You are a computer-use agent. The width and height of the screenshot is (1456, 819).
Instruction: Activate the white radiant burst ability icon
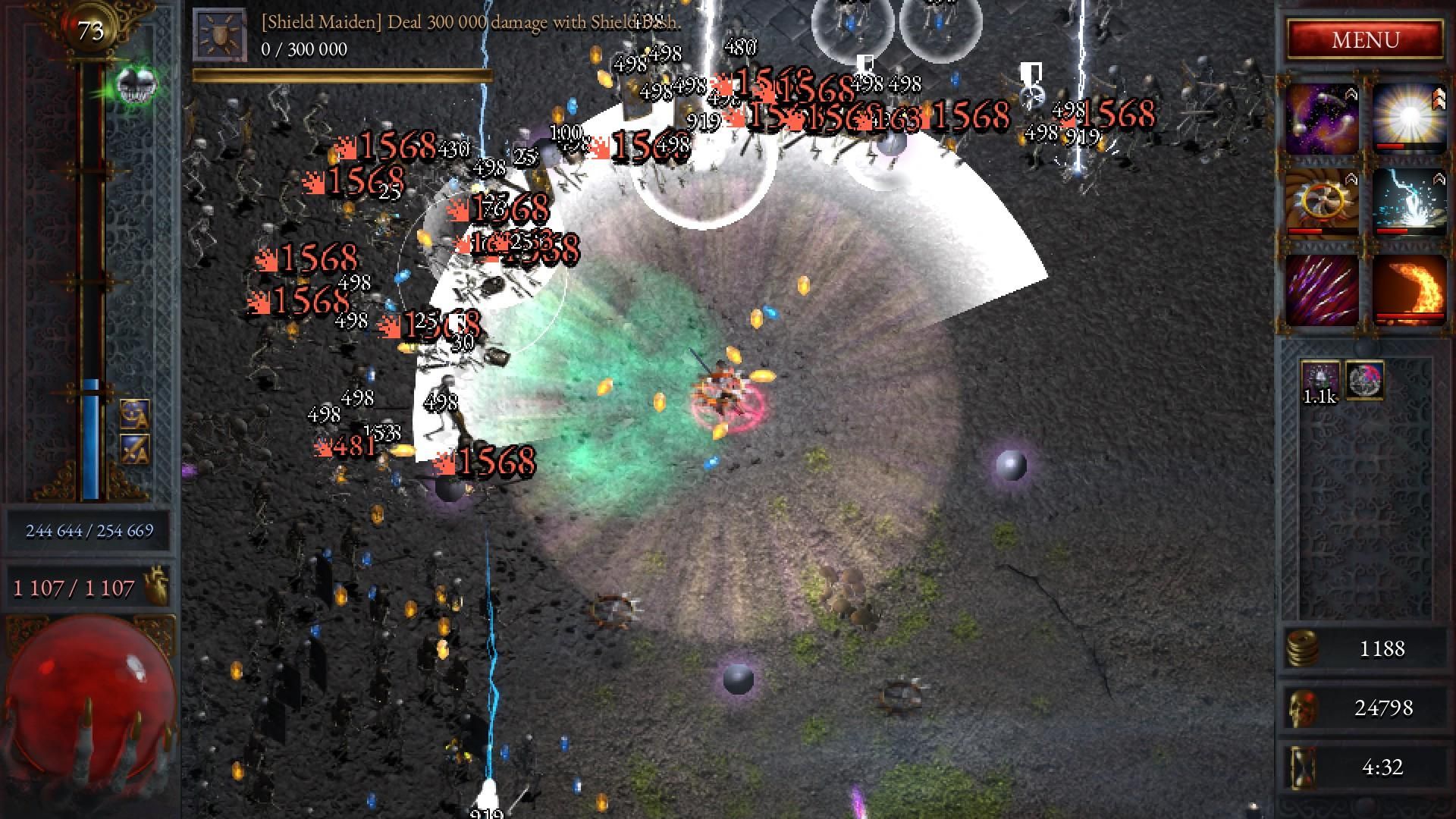click(1408, 118)
